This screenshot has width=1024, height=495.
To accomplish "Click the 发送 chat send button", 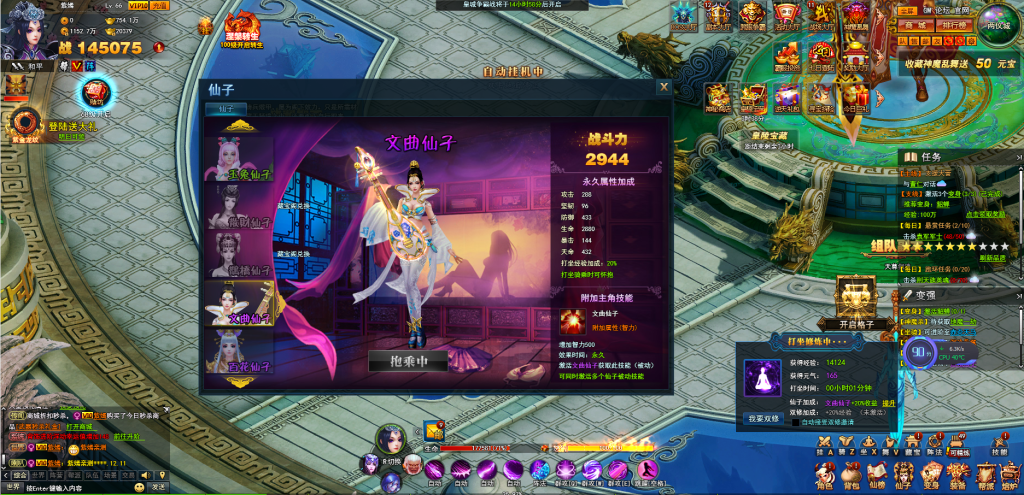I will 158,487.
